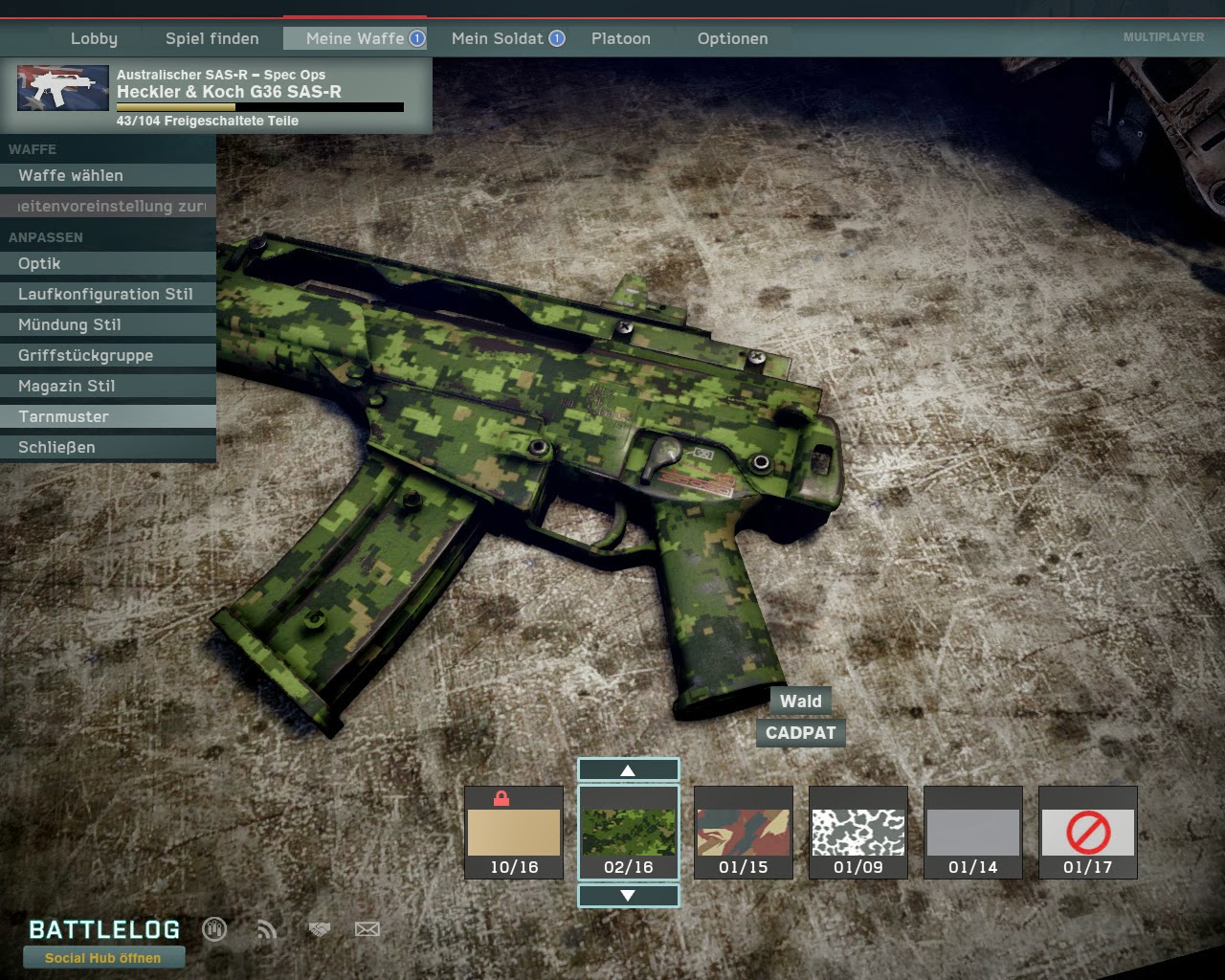Select the locked tan camouflage swatch
1225x980 pixels.
(514, 832)
